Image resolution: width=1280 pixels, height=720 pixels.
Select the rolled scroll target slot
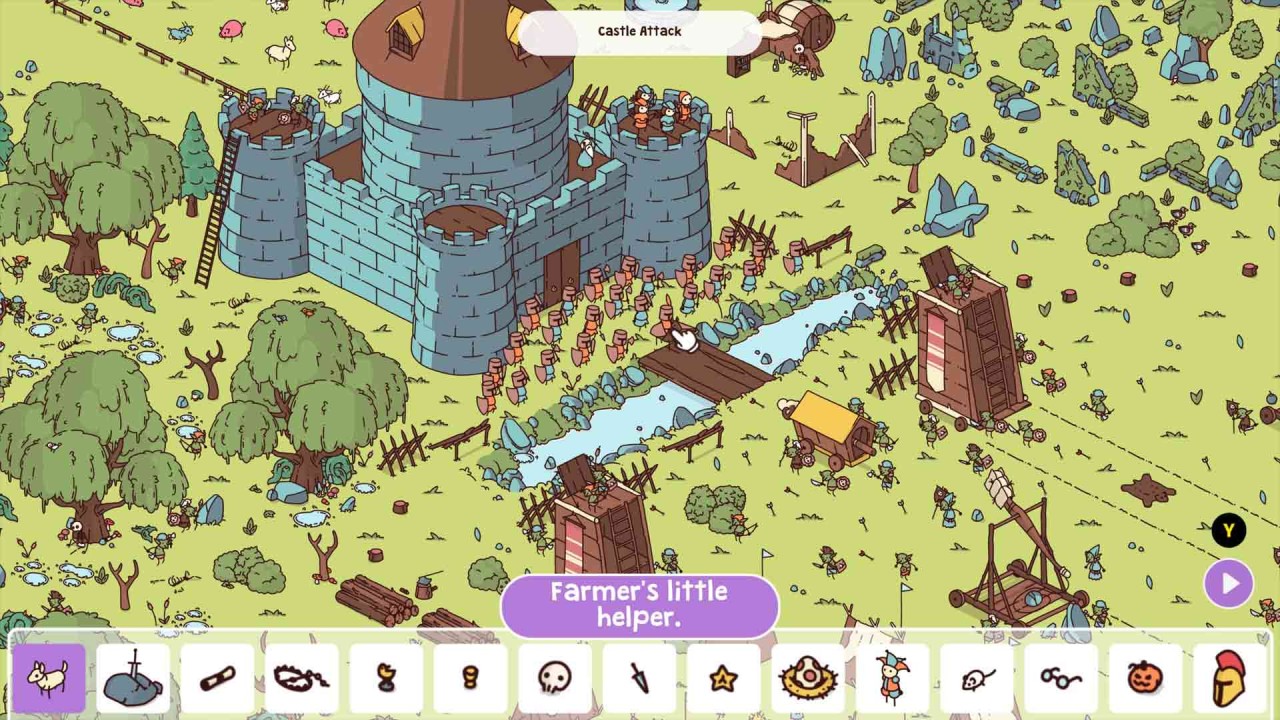point(218,679)
